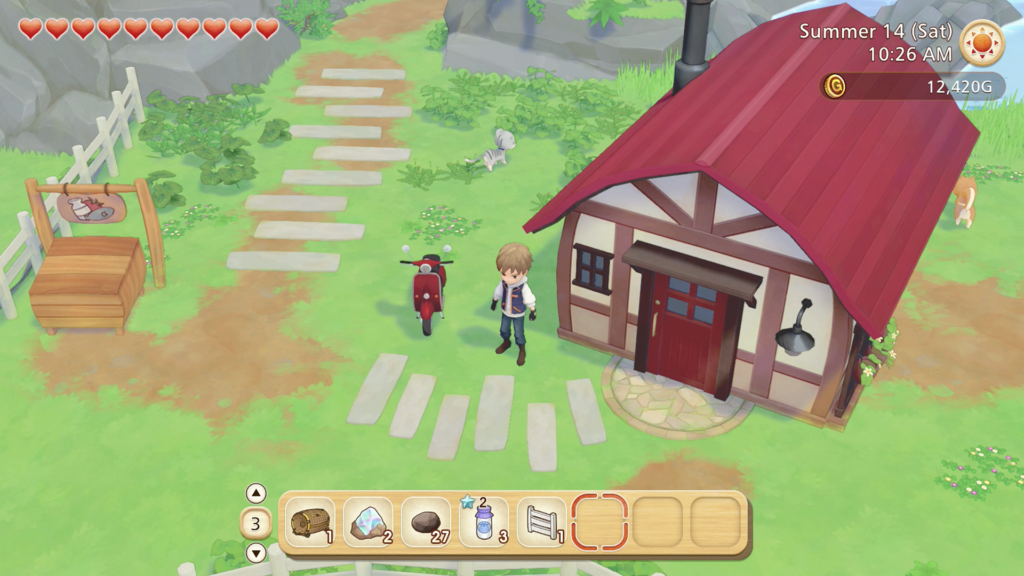Switch to next hotbar page with down arrow
This screenshot has height=576, width=1024.
[x=256, y=552]
